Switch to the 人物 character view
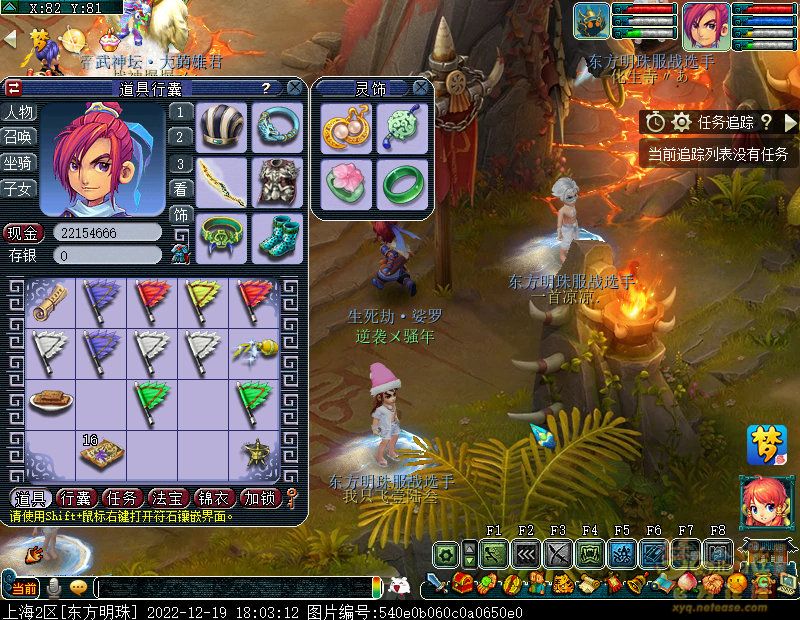This screenshot has height=620, width=800. tap(18, 112)
